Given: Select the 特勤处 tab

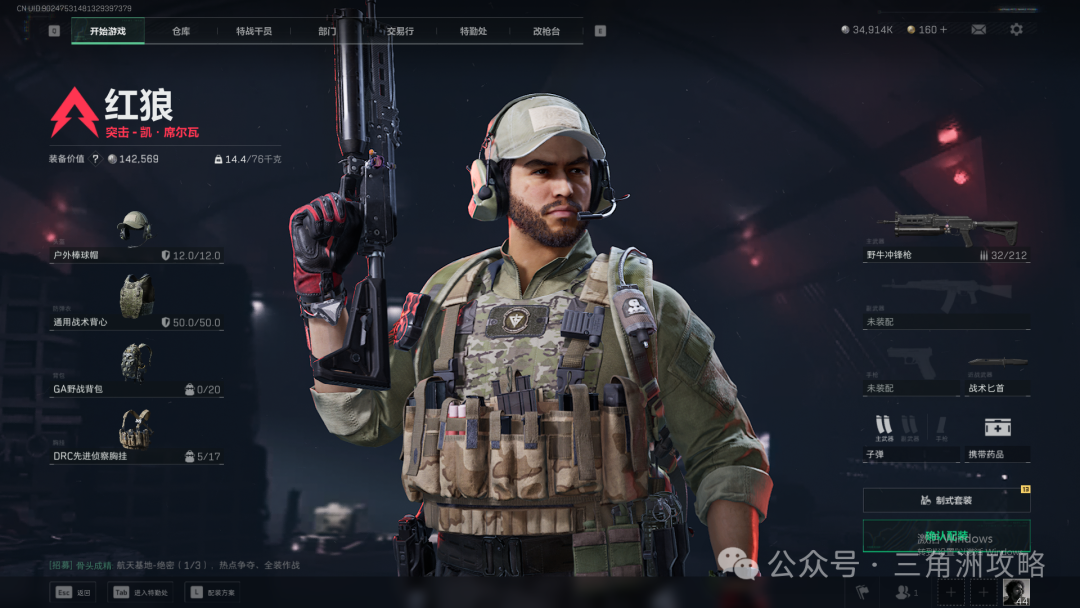Looking at the screenshot, I should coord(473,31).
